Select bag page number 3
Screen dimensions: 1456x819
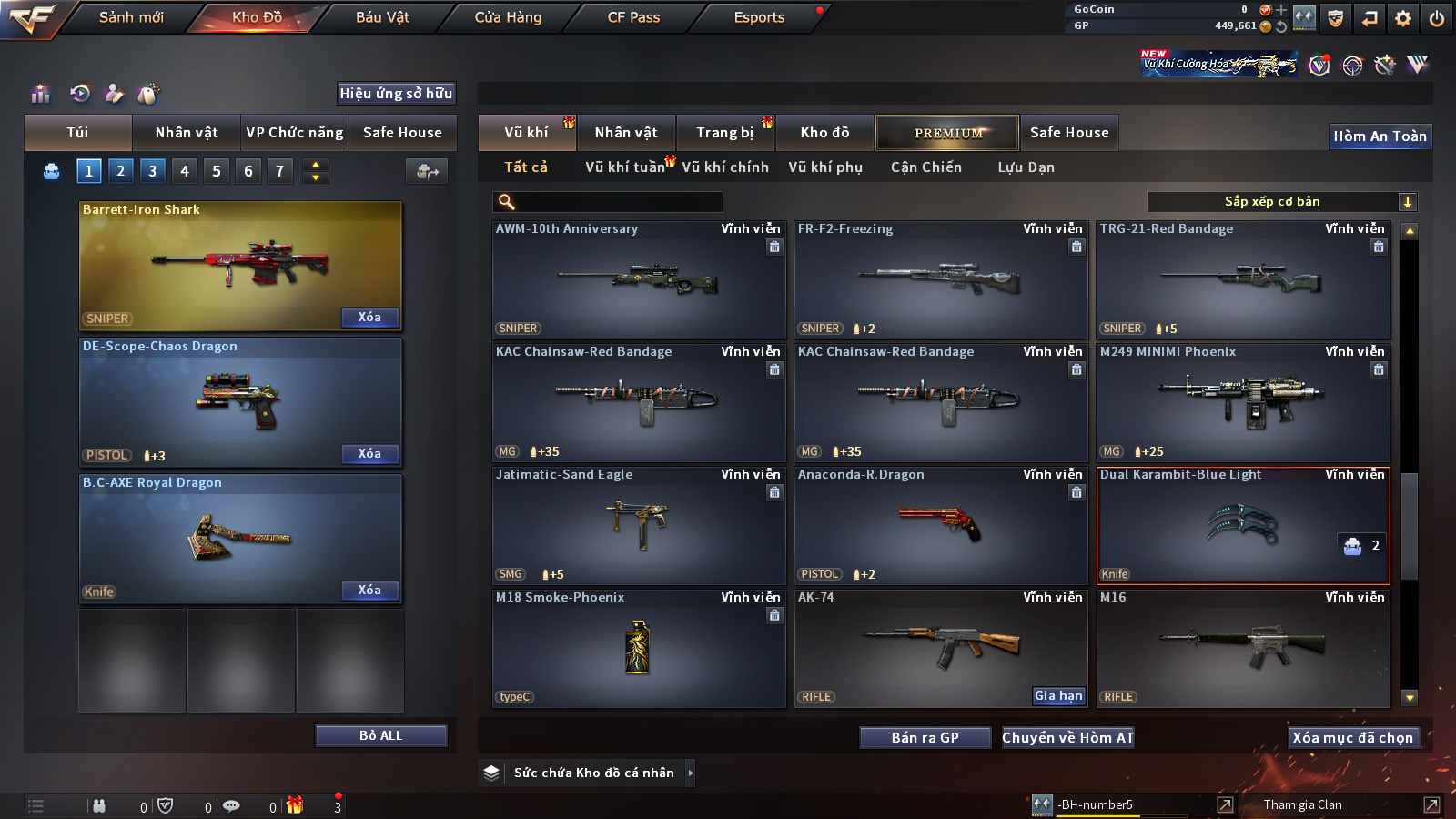152,170
